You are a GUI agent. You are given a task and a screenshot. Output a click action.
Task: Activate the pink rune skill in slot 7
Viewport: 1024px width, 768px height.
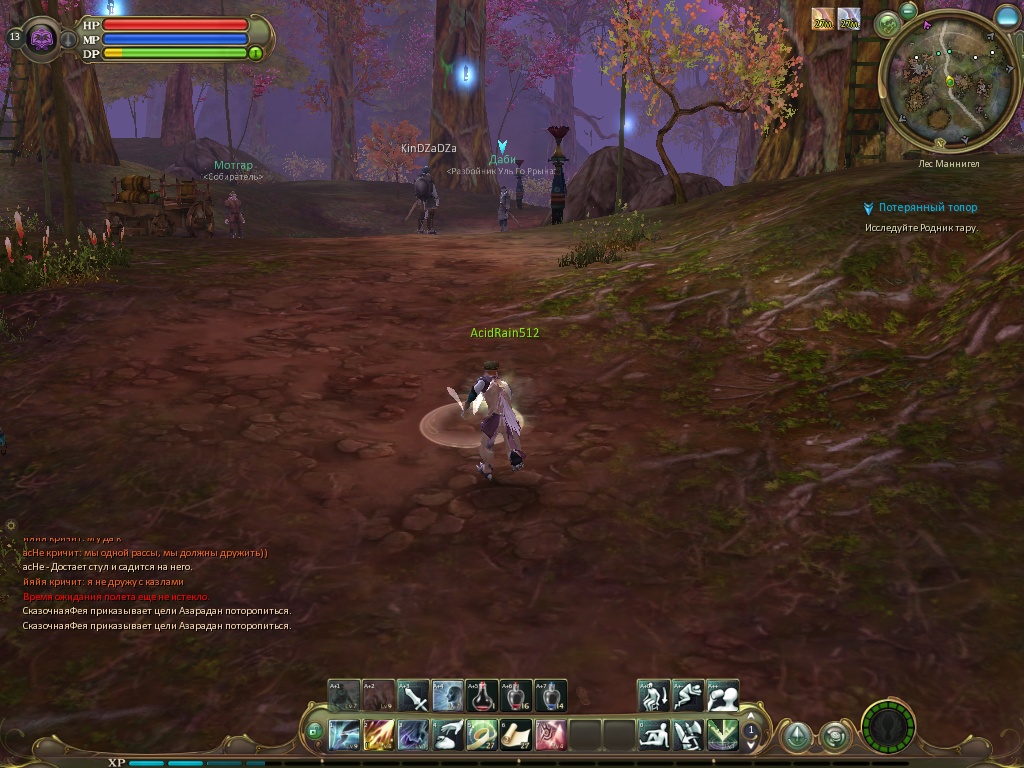tap(550, 735)
